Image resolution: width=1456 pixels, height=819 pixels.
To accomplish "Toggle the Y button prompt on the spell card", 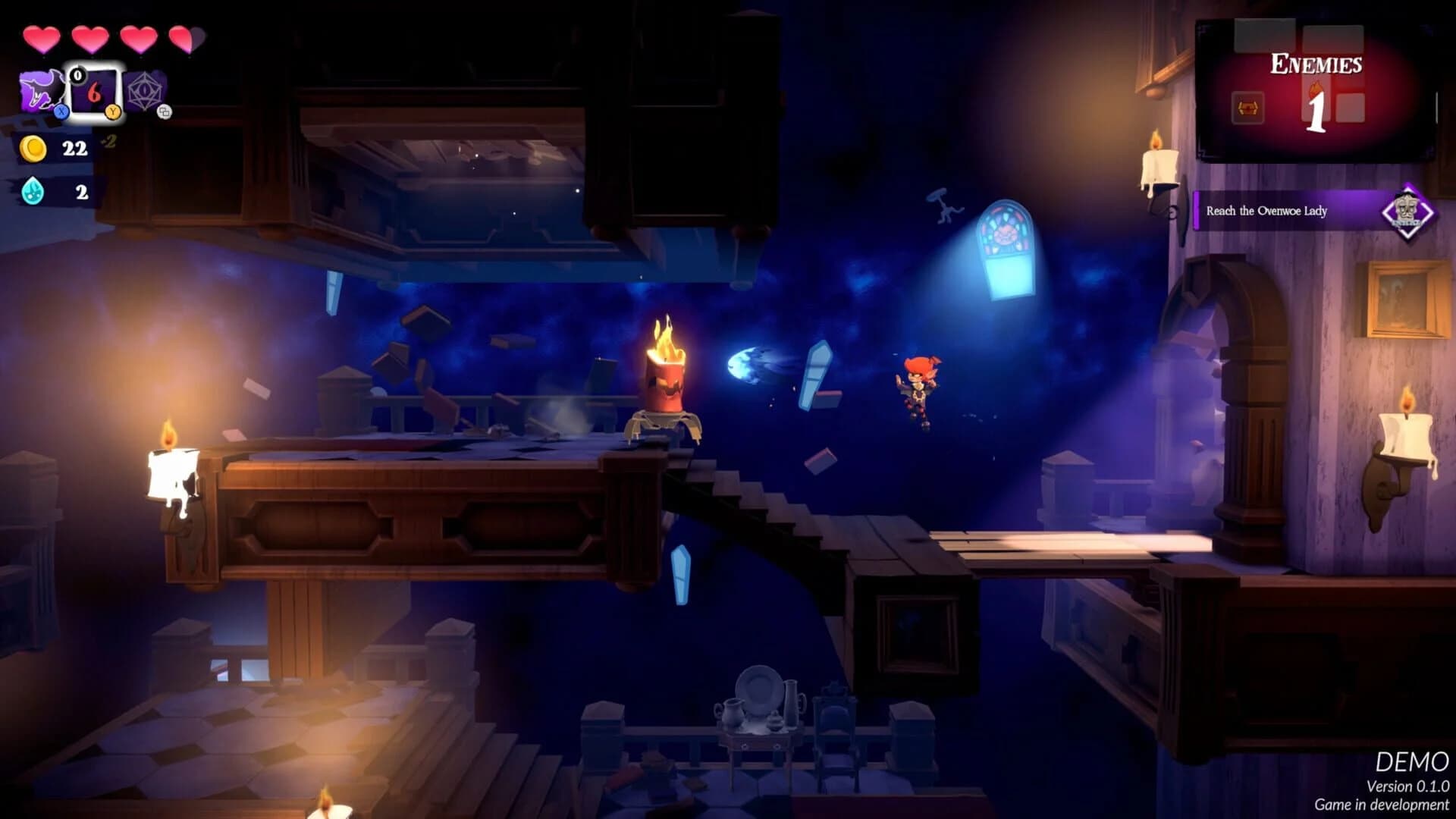I will click(x=114, y=112).
